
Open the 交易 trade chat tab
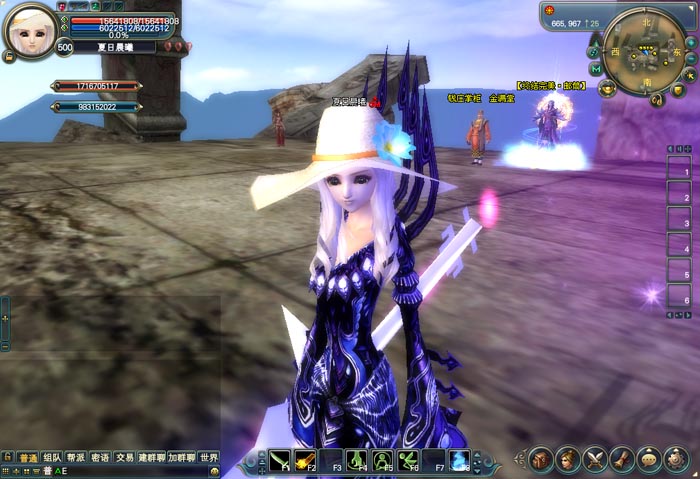124,457
